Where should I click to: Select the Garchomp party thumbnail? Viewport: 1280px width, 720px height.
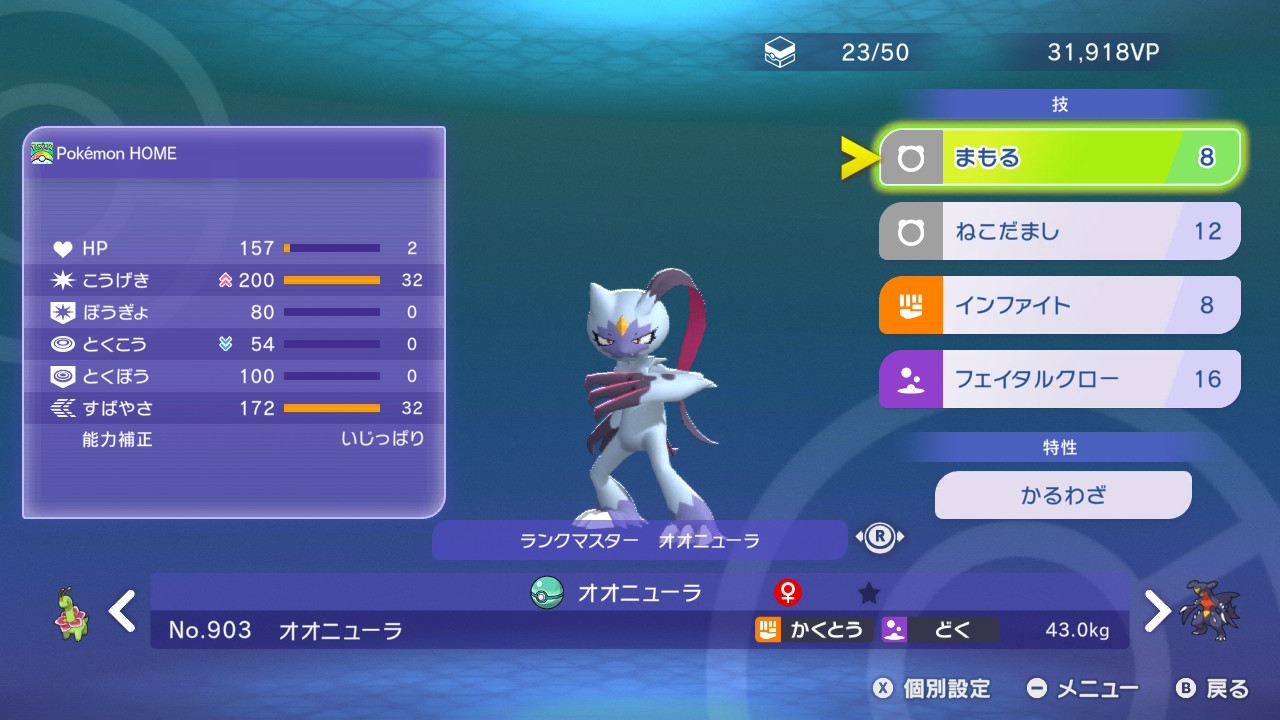click(x=1209, y=610)
